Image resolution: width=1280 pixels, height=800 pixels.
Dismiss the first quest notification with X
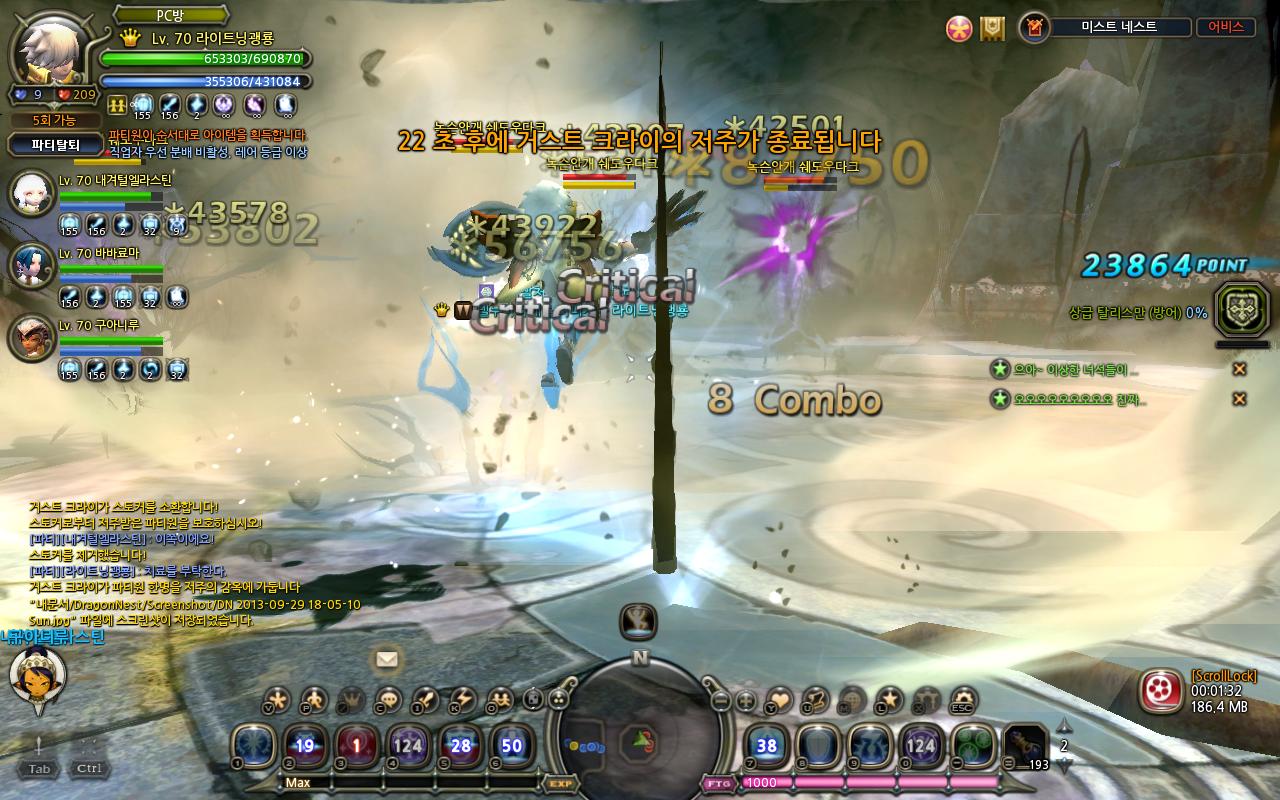click(1239, 369)
